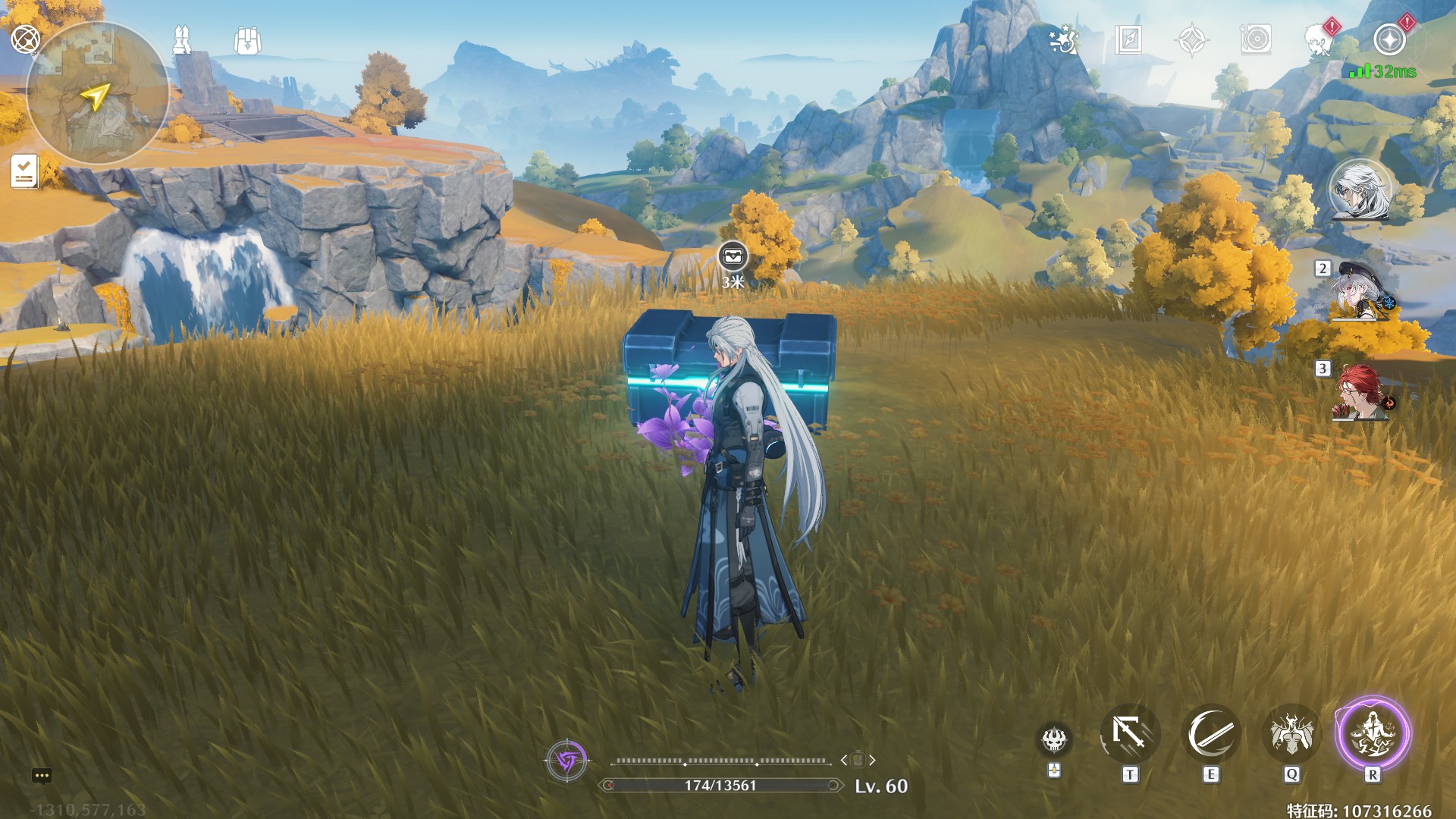This screenshot has height=819, width=1456.
Task: Open the backpack inventory
Action: 247,41
